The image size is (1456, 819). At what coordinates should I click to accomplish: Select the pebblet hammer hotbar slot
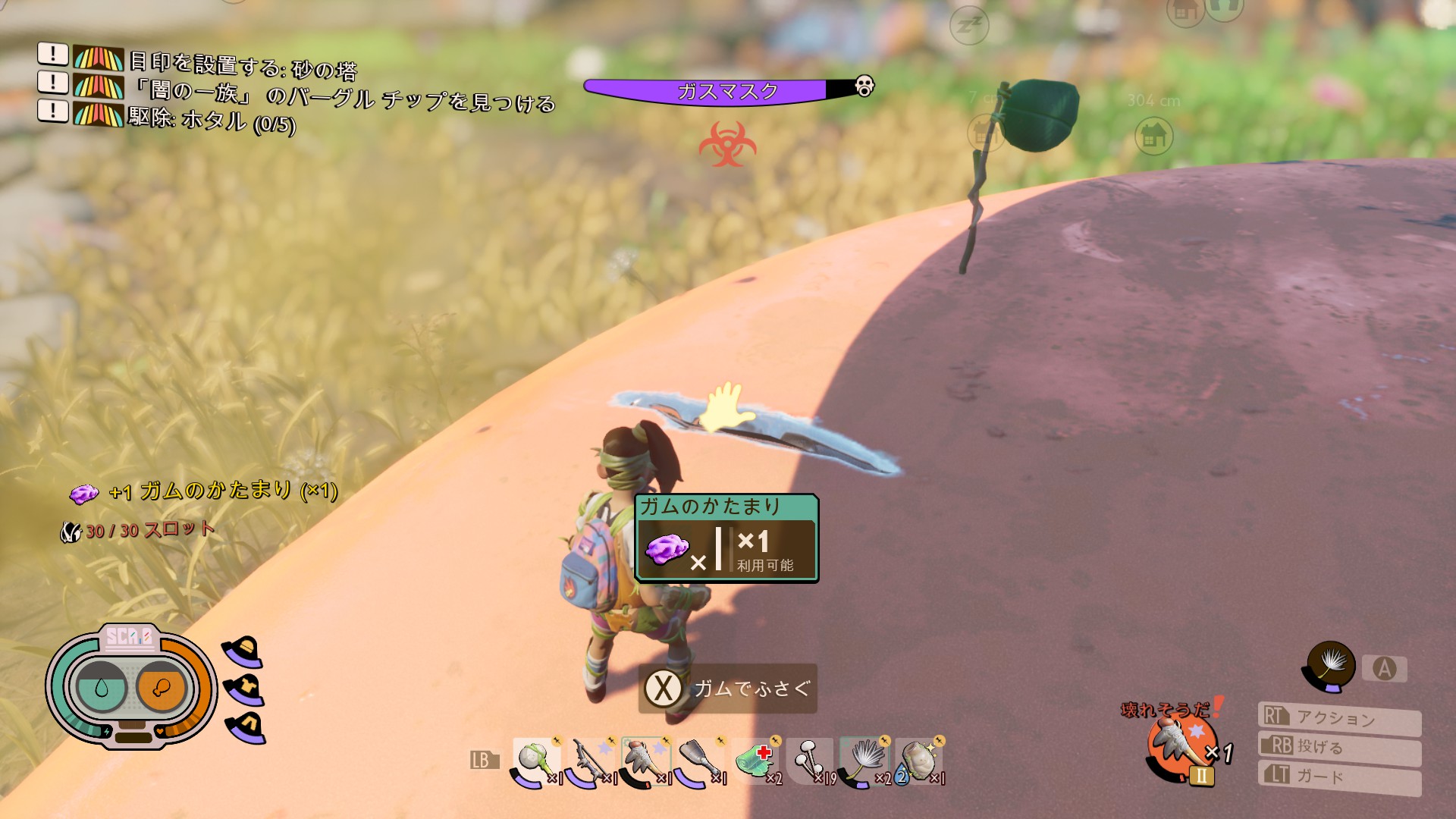(x=537, y=761)
